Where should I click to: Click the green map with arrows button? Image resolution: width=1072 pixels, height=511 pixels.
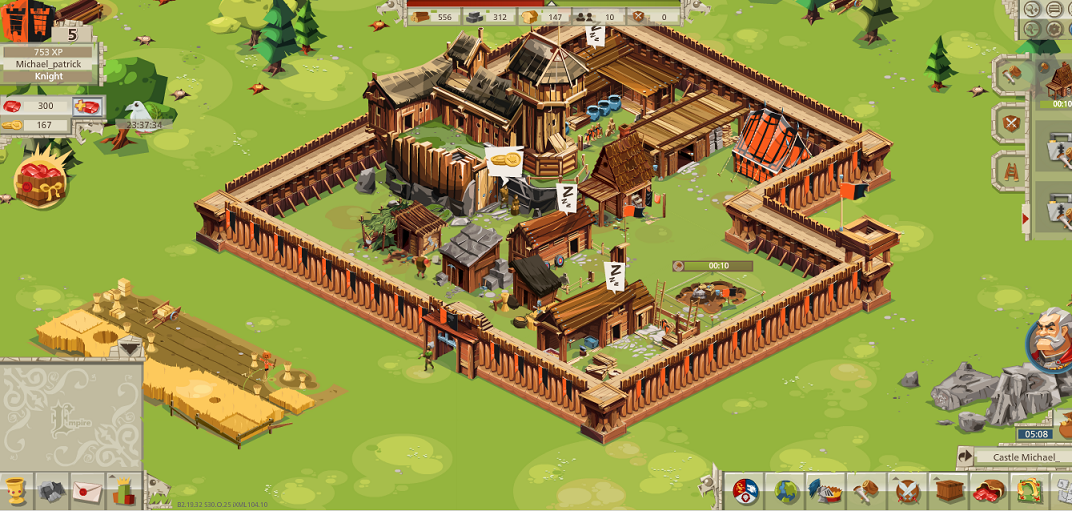(x=1027, y=491)
